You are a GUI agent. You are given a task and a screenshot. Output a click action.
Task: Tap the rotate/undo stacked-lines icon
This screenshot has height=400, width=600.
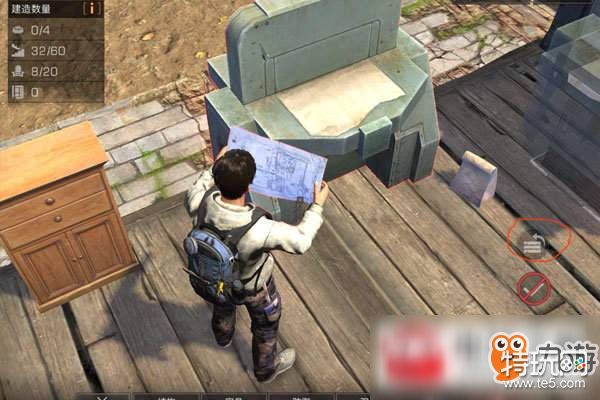point(535,240)
